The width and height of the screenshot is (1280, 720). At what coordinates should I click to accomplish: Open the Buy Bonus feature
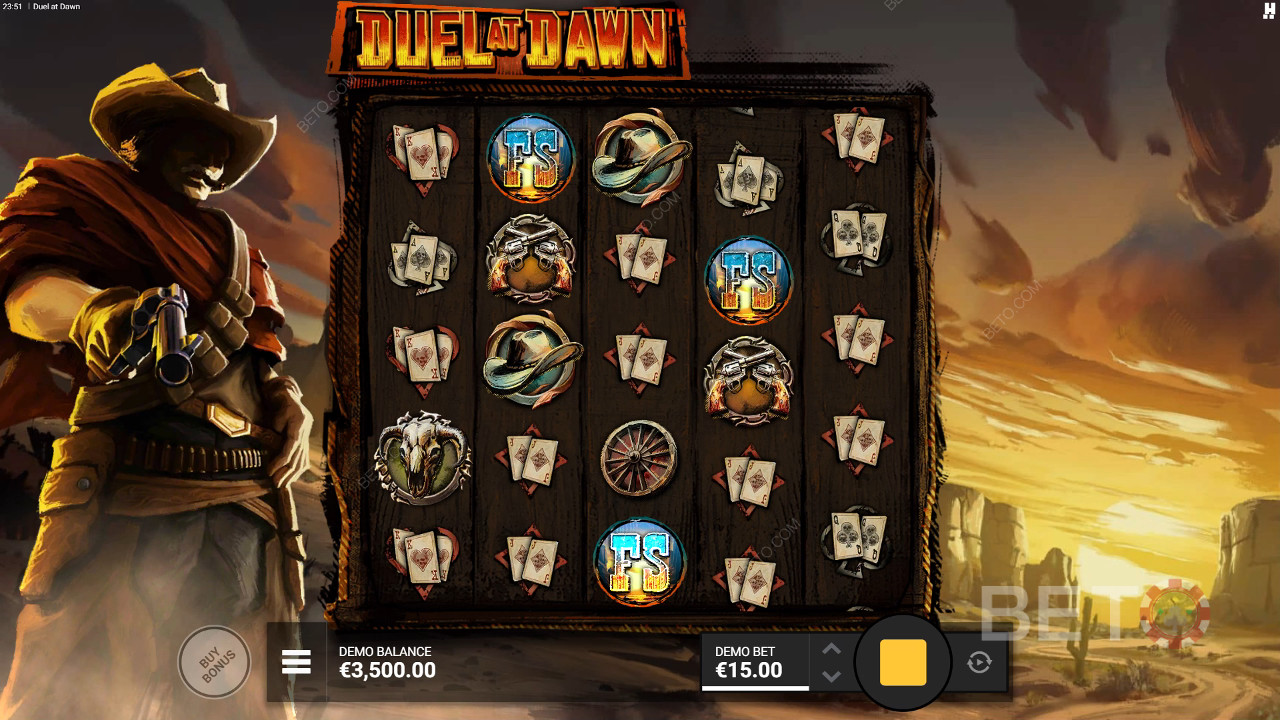point(212,661)
